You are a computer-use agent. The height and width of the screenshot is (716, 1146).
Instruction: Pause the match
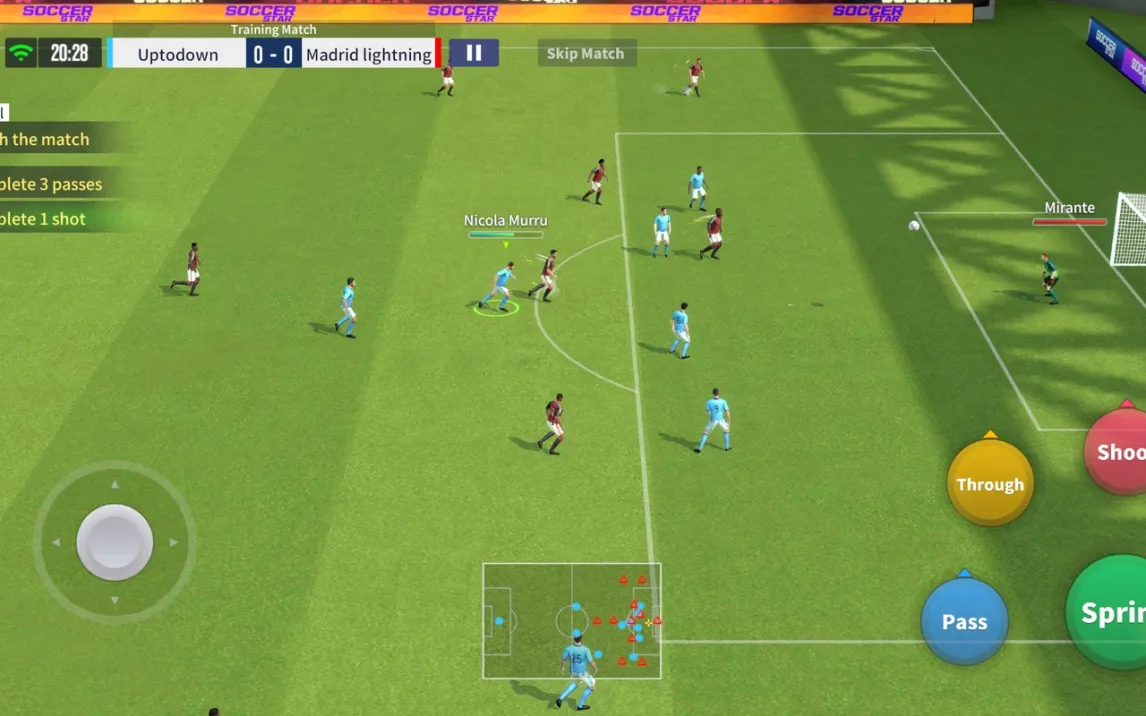click(x=474, y=53)
